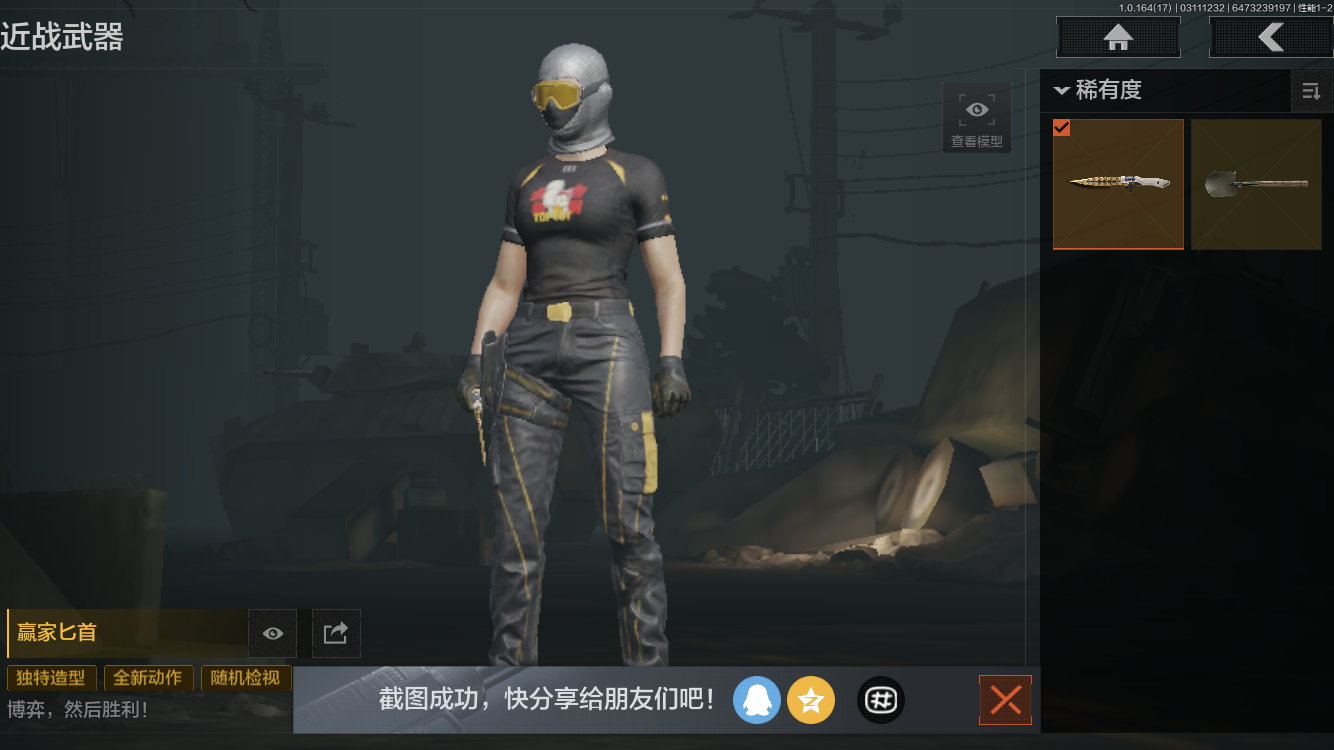
Task: Collapse the 稀有度 rarity dropdown
Action: (1062, 90)
